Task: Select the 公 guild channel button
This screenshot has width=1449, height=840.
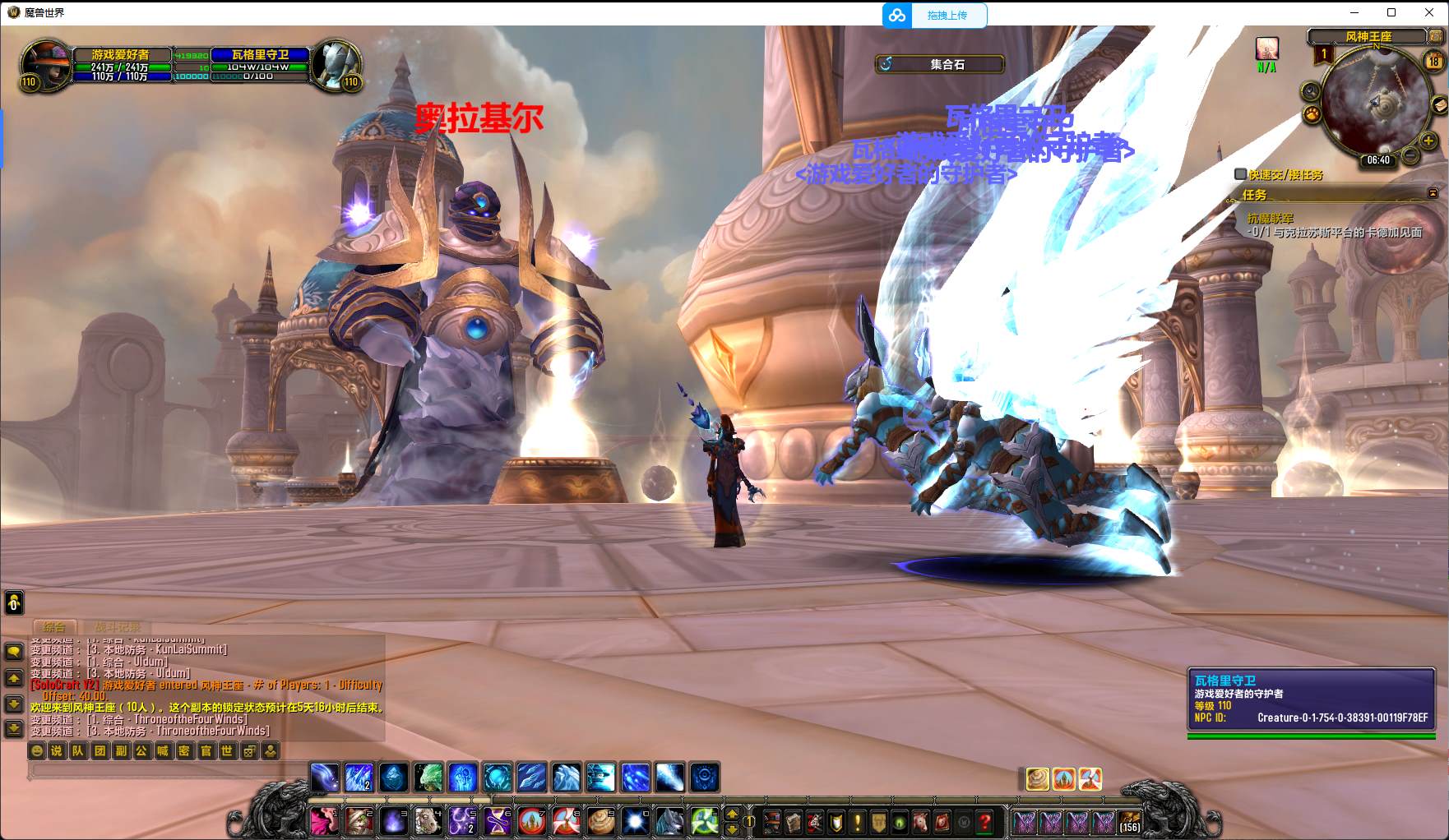Action: pyautogui.click(x=141, y=750)
